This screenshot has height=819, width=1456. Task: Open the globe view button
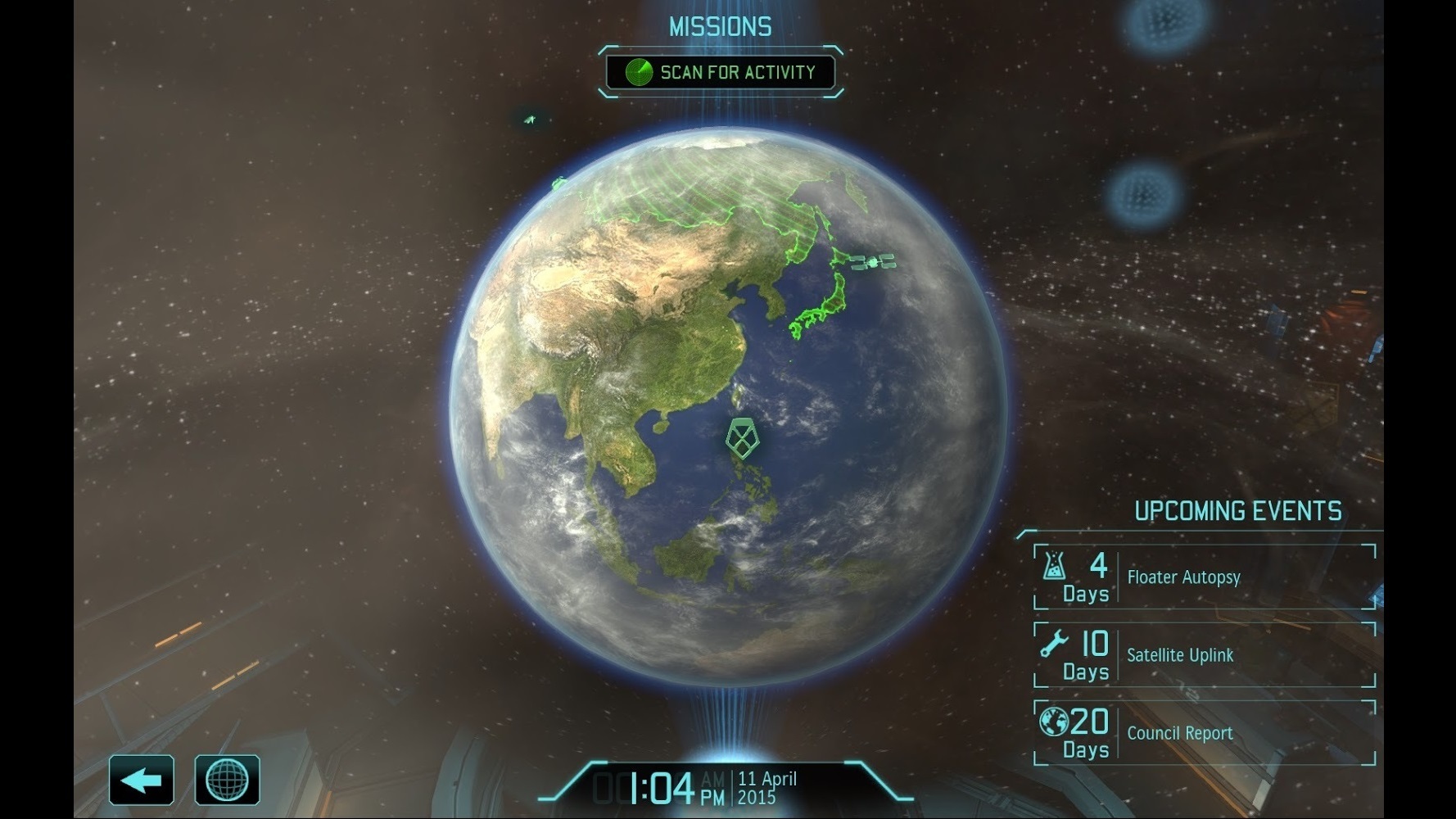click(227, 780)
